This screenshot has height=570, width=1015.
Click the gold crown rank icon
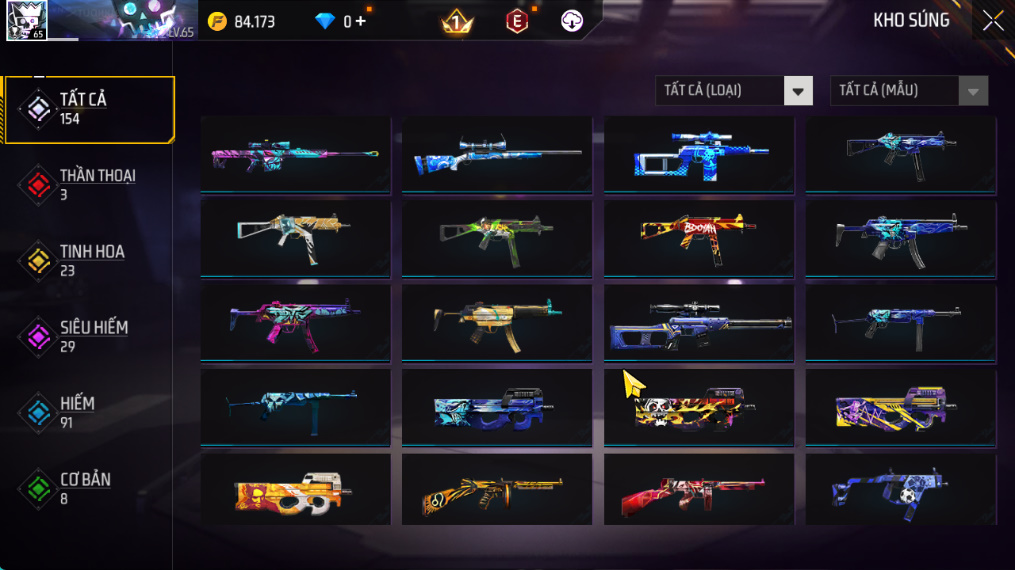click(x=457, y=21)
